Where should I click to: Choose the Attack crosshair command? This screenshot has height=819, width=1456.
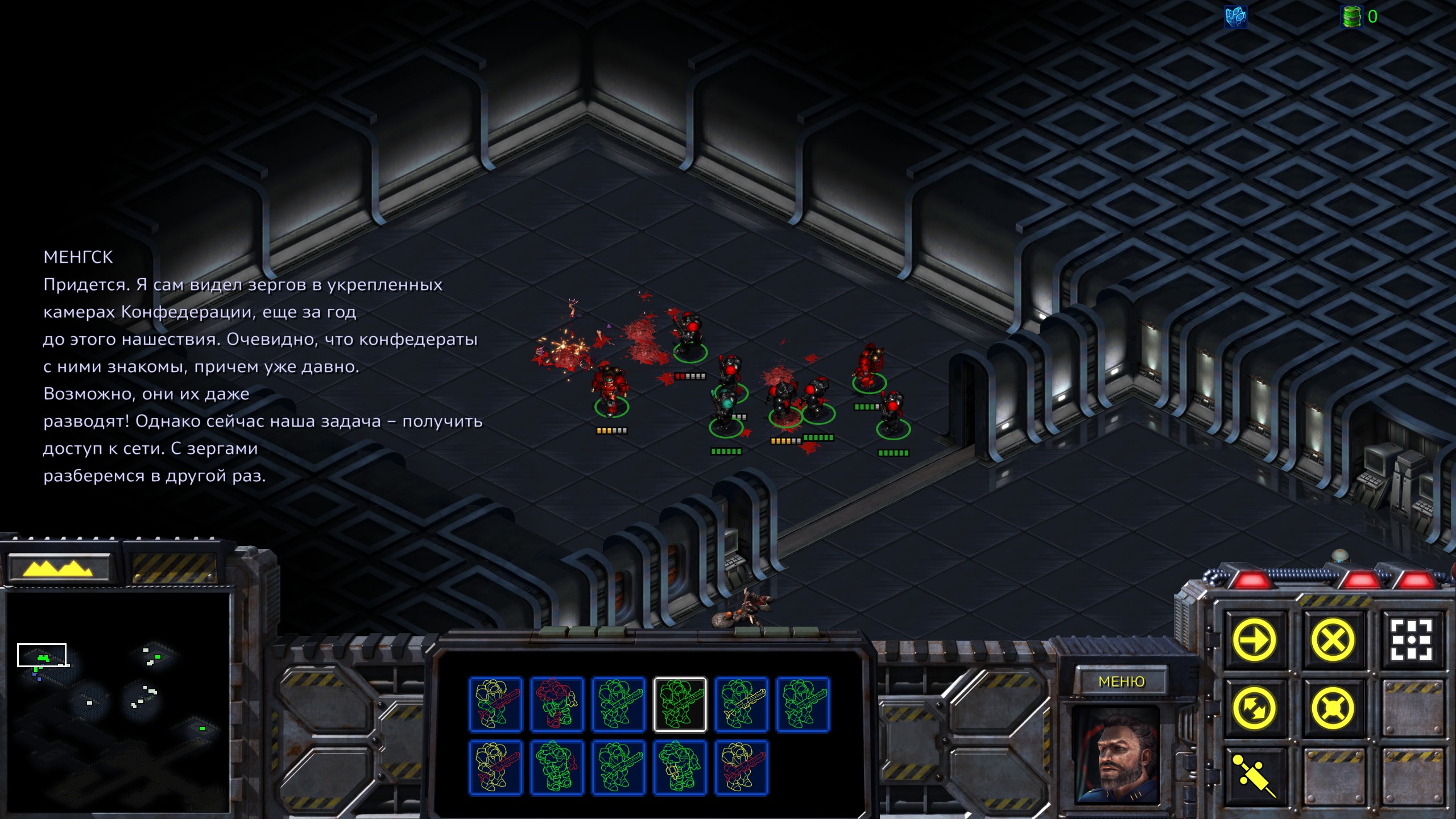click(x=1411, y=640)
